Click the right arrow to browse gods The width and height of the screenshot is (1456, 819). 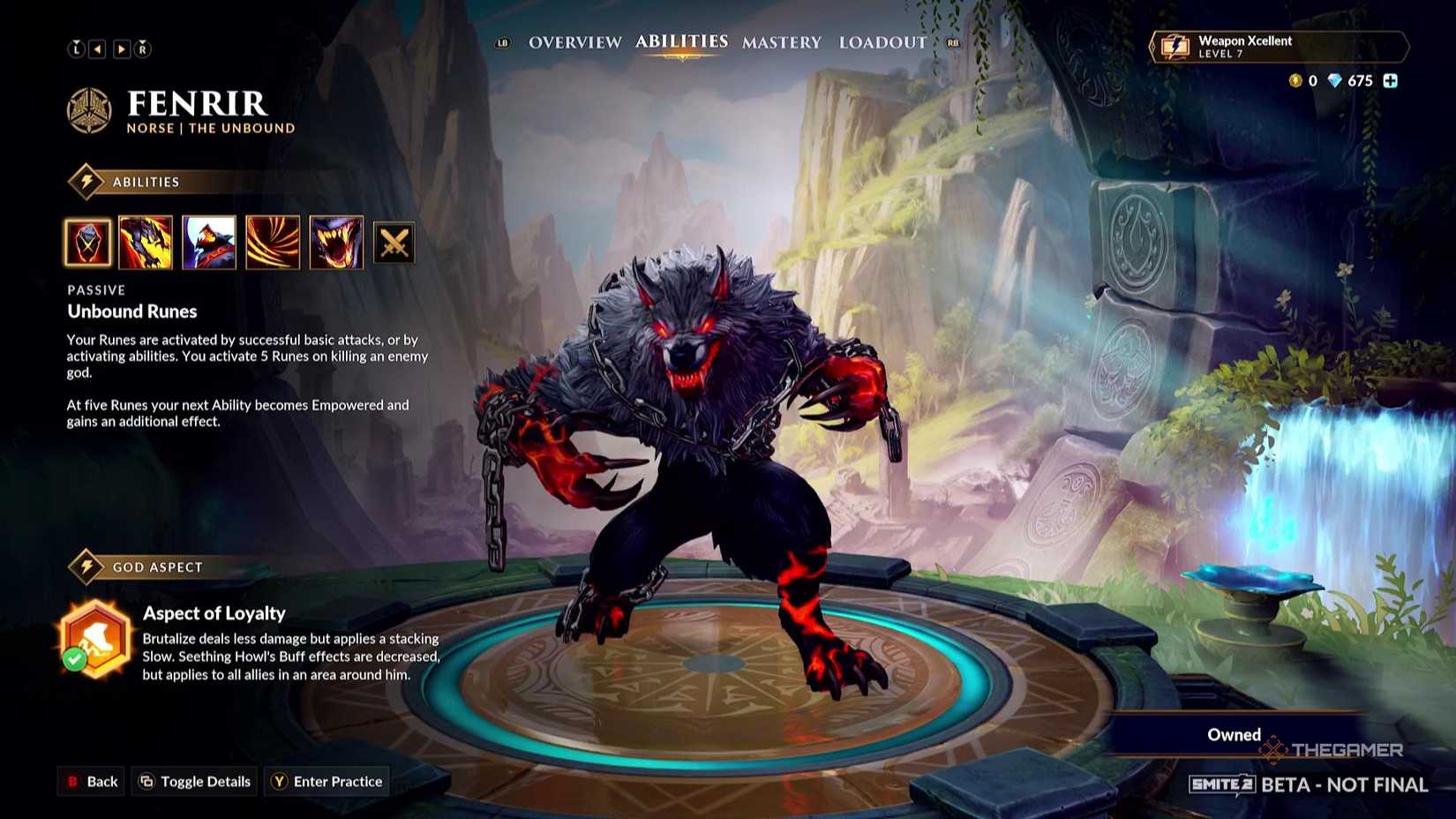pyautogui.click(x=121, y=49)
